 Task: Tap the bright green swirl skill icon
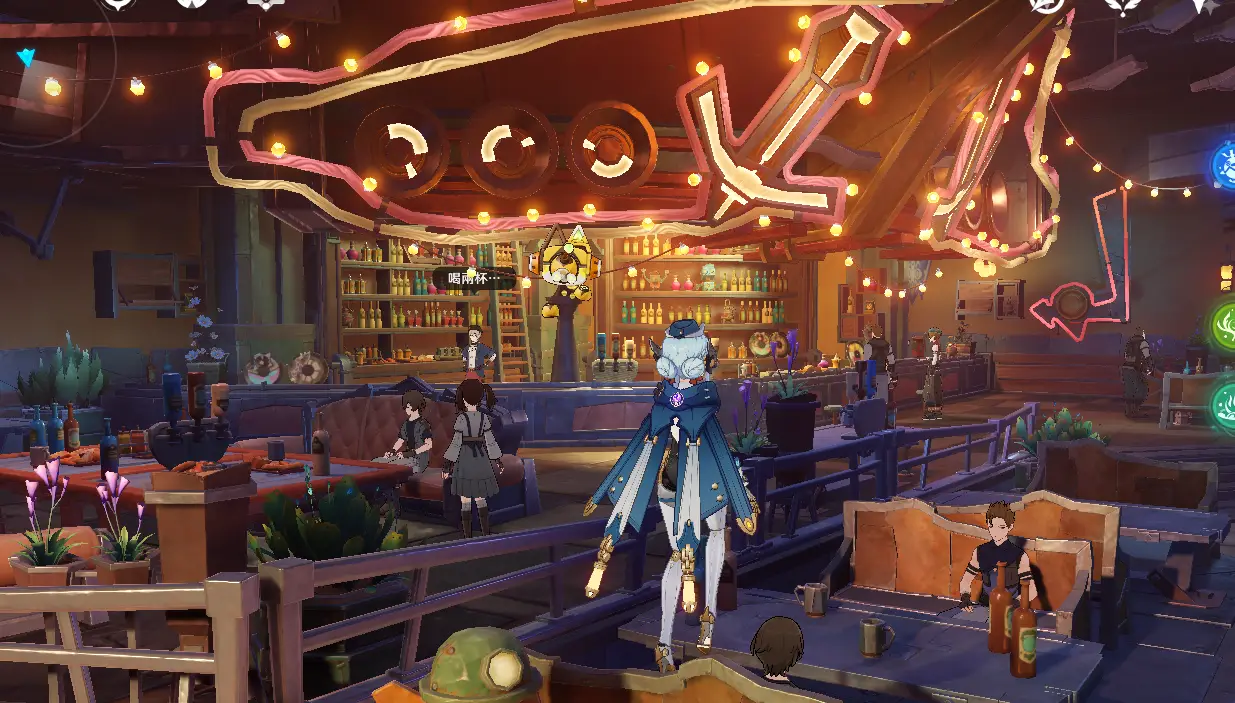point(1225,325)
